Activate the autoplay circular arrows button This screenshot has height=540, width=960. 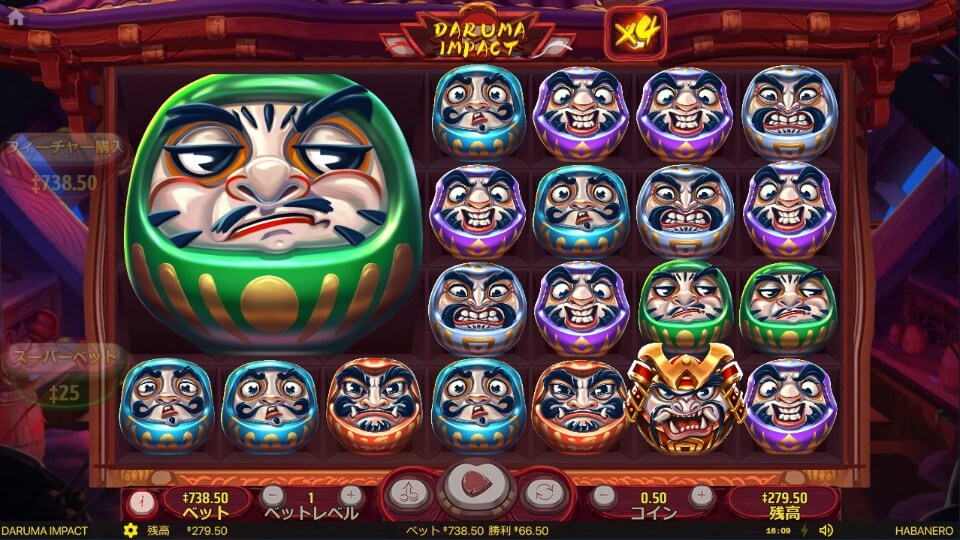(x=541, y=492)
